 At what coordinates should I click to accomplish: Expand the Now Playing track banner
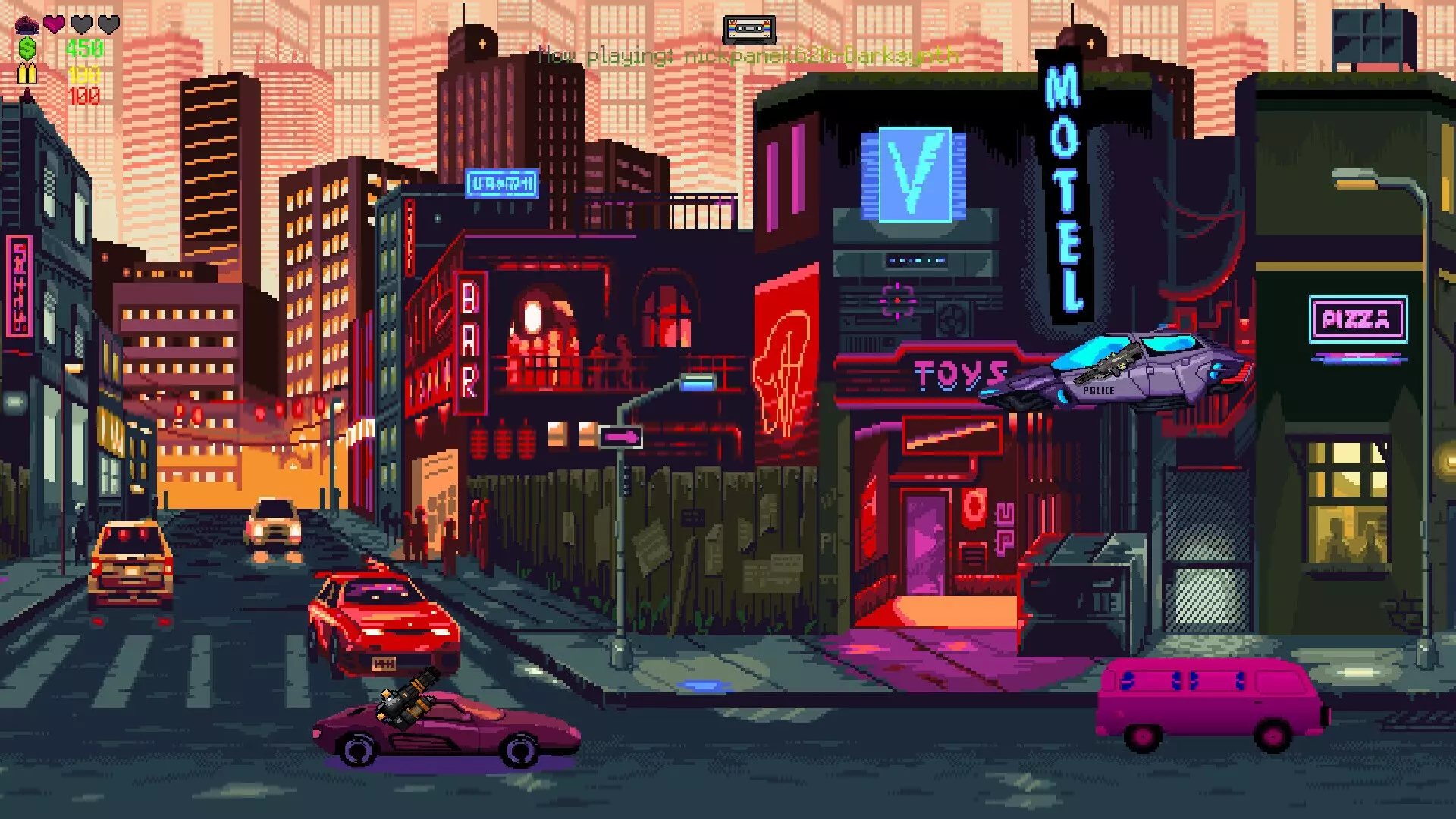749,55
